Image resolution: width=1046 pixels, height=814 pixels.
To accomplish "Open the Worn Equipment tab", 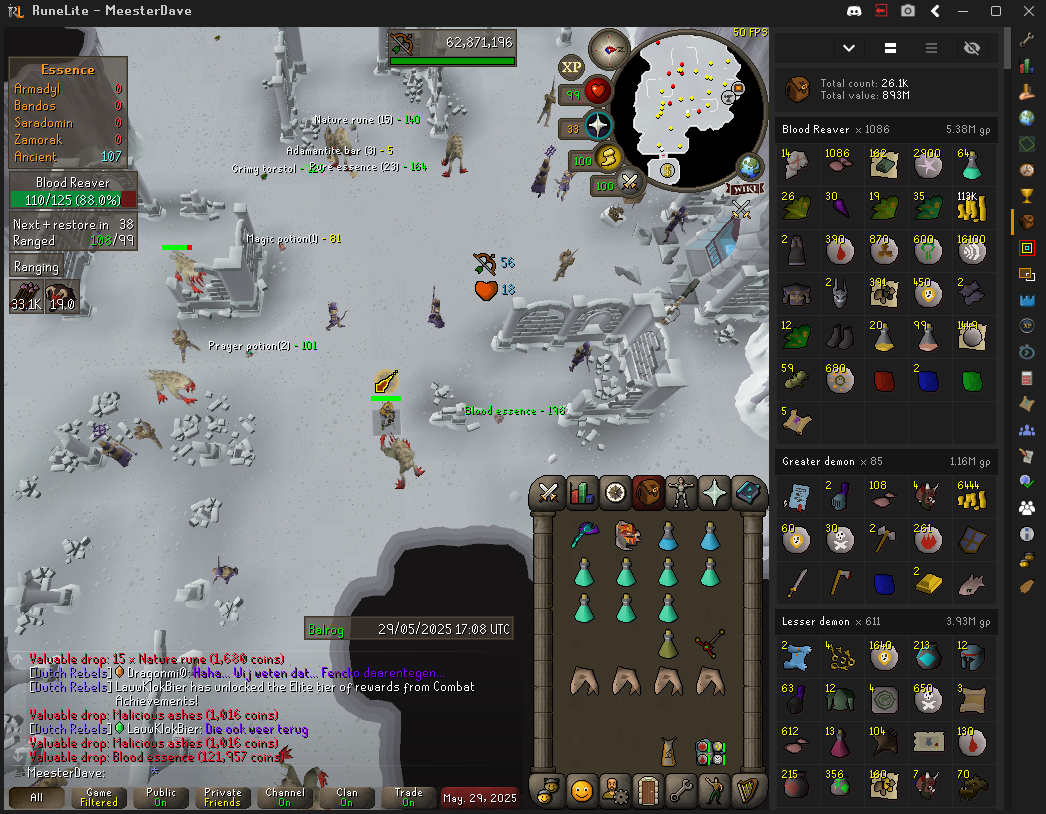I will click(x=681, y=492).
